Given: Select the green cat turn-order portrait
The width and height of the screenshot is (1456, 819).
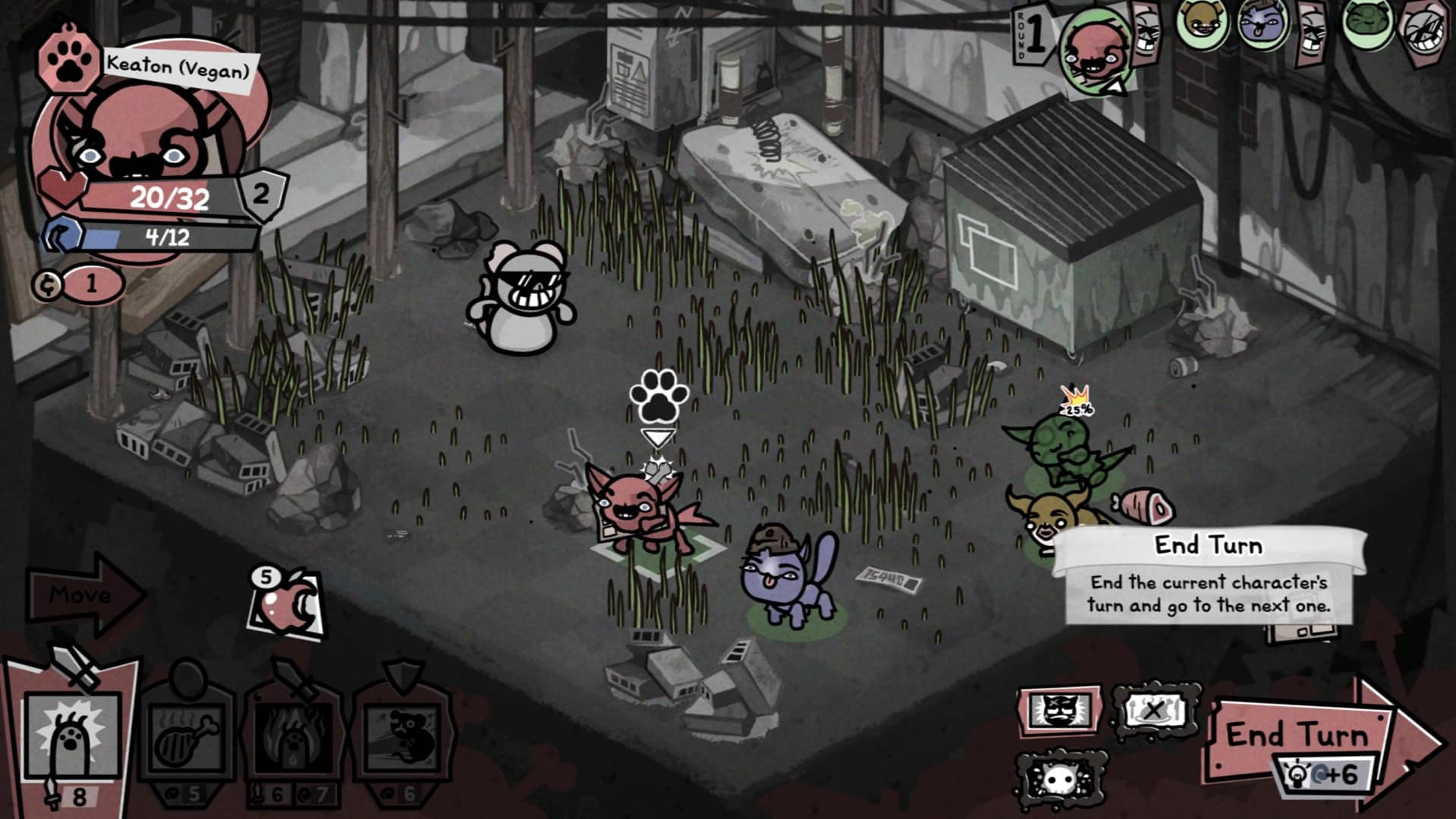Looking at the screenshot, I should point(1366,23).
